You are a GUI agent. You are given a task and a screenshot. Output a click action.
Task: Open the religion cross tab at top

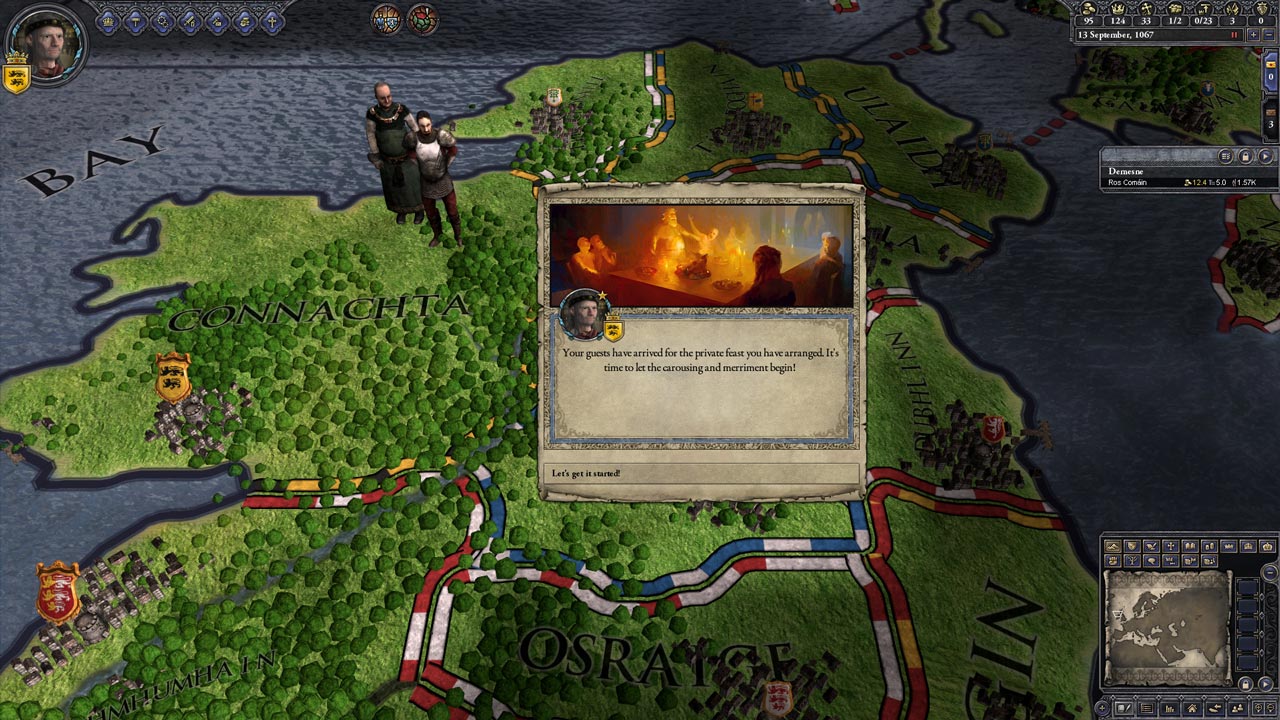pyautogui.click(x=272, y=20)
